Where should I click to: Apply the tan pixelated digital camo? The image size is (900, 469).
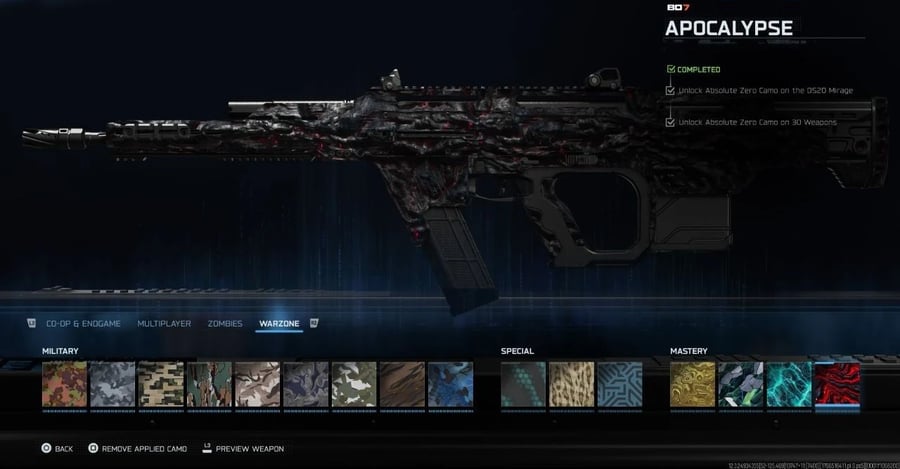161,385
